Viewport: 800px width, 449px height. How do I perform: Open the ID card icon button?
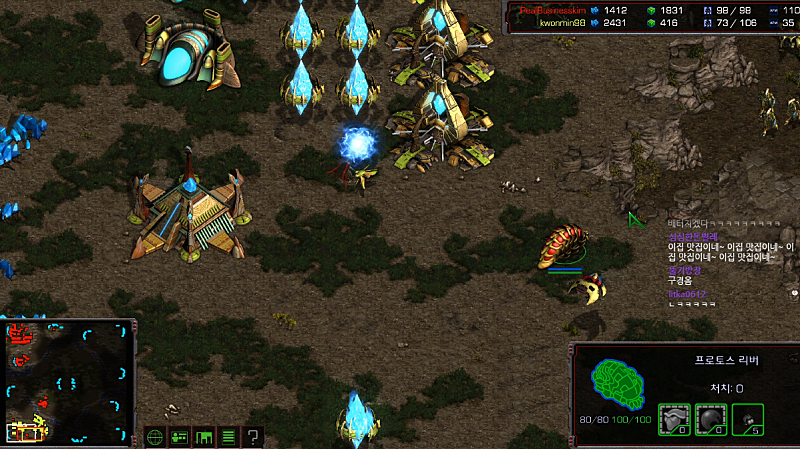point(180,437)
